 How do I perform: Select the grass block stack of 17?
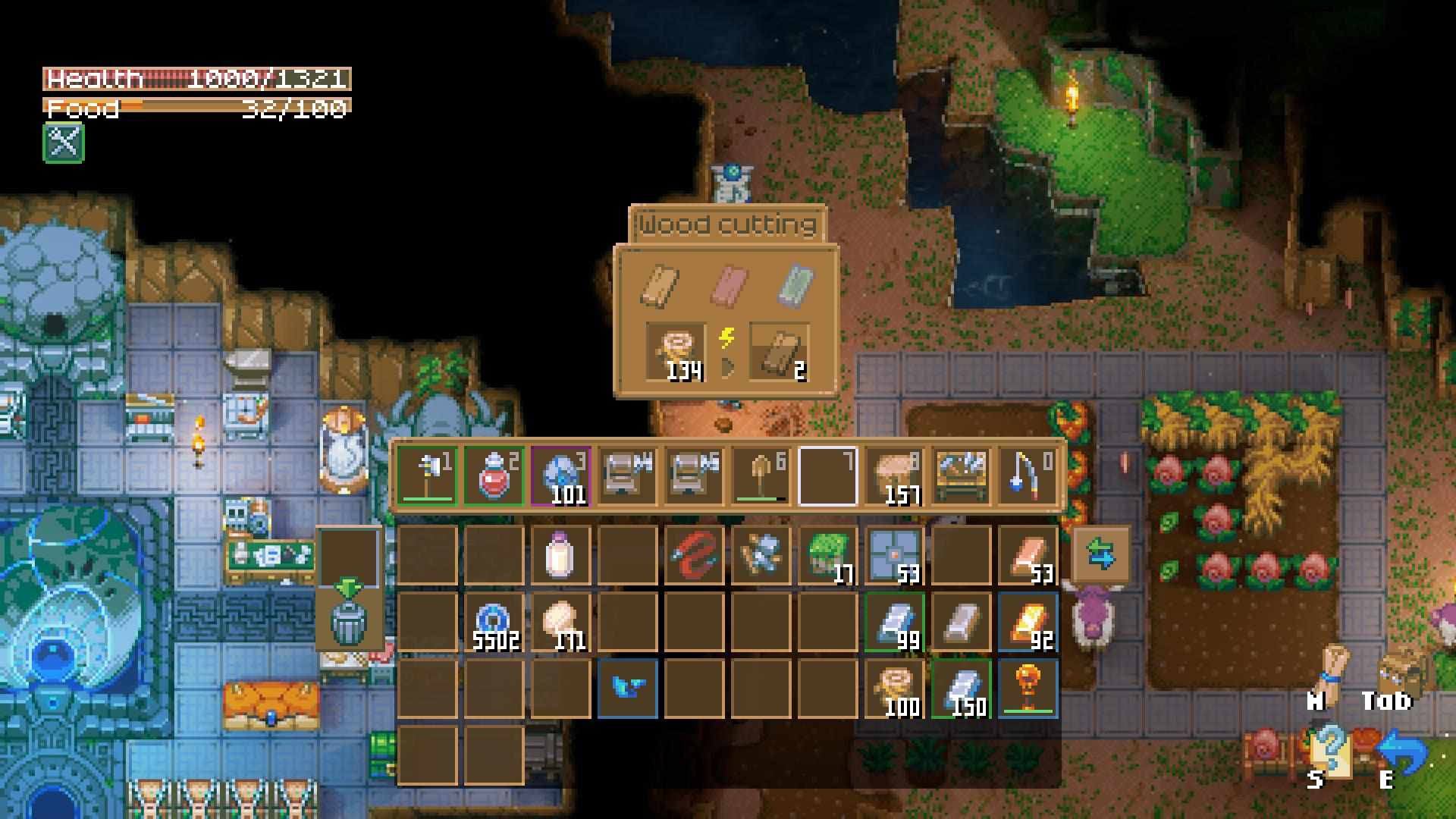[827, 555]
